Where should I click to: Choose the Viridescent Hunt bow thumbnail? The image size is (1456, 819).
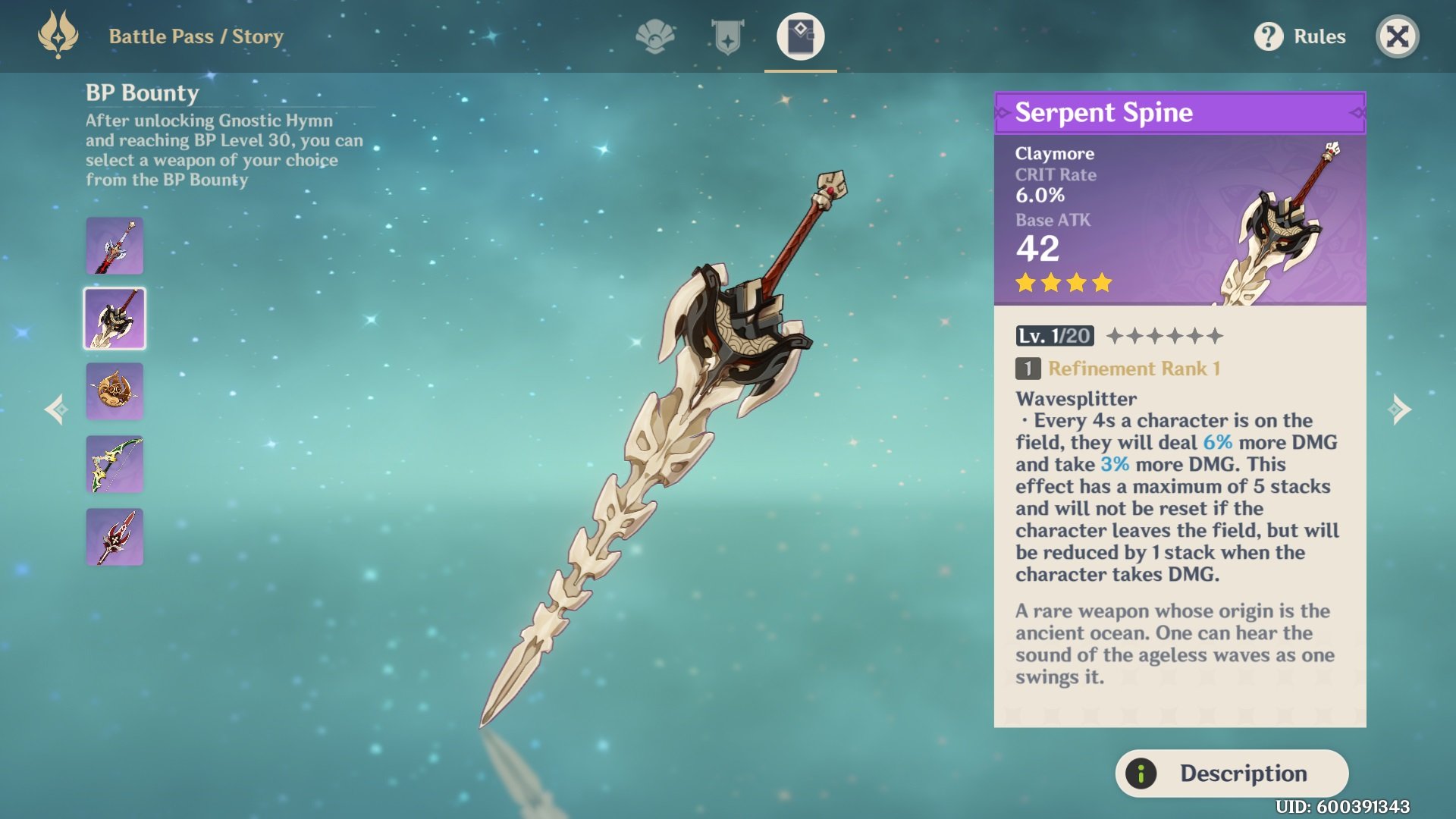[x=115, y=464]
